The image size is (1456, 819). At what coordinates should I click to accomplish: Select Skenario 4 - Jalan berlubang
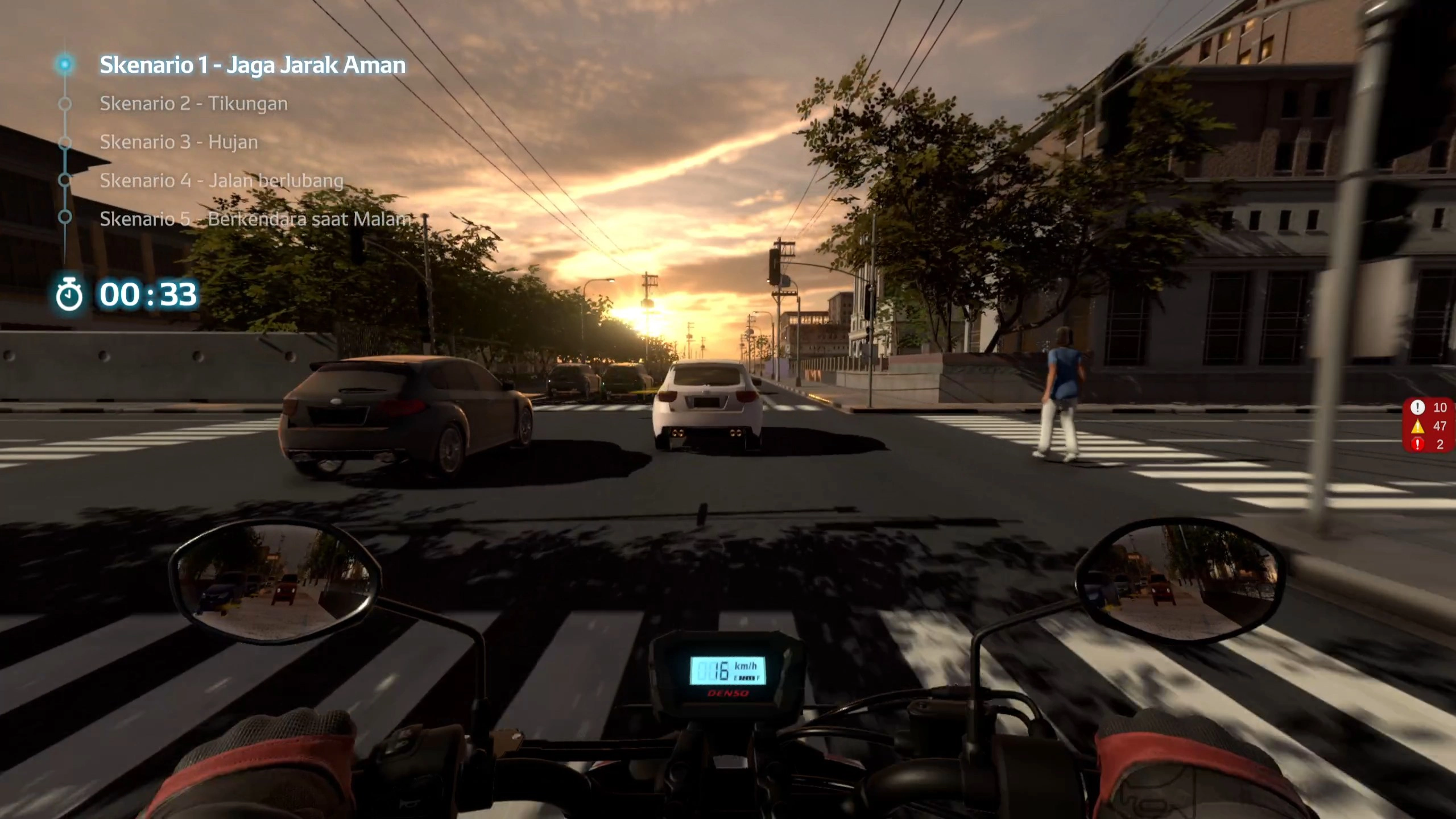(221, 181)
